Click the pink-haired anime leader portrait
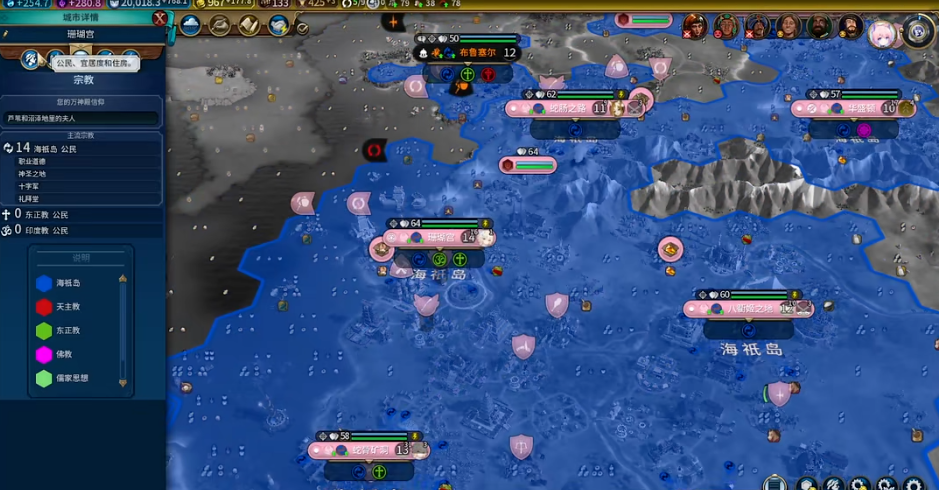 [883, 33]
